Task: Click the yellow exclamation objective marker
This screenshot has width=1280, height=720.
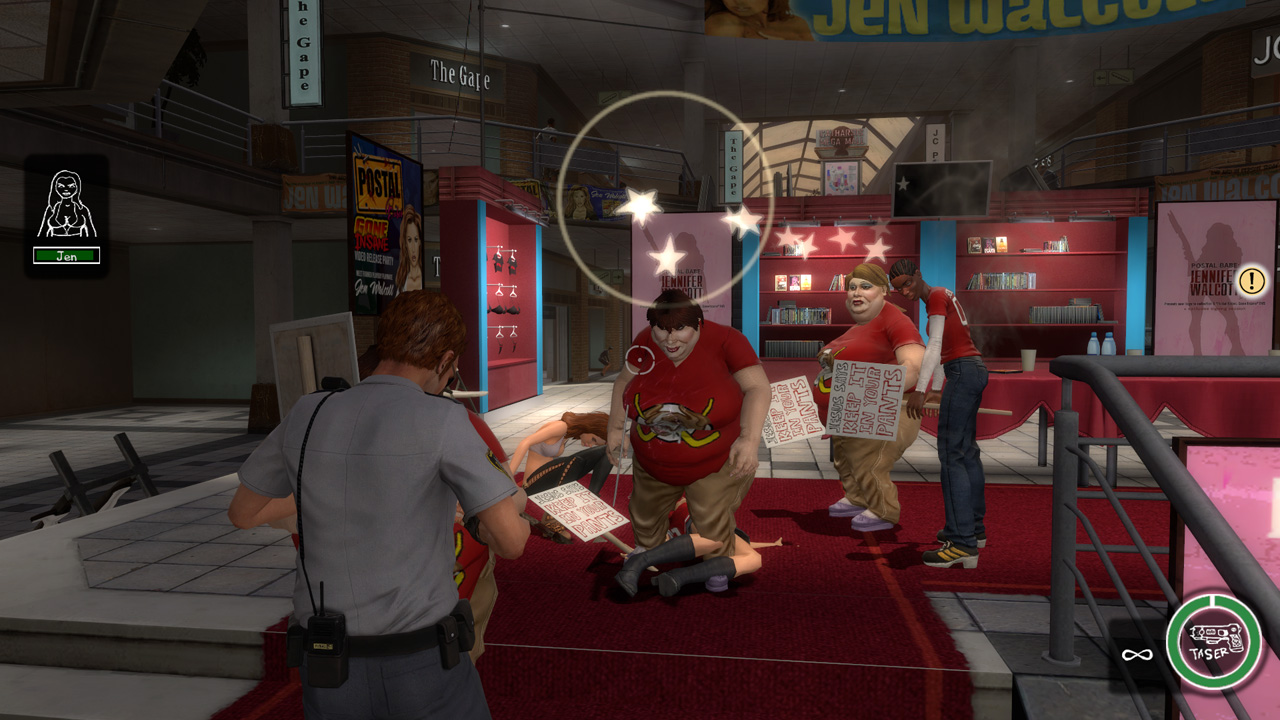Action: [x=1251, y=281]
